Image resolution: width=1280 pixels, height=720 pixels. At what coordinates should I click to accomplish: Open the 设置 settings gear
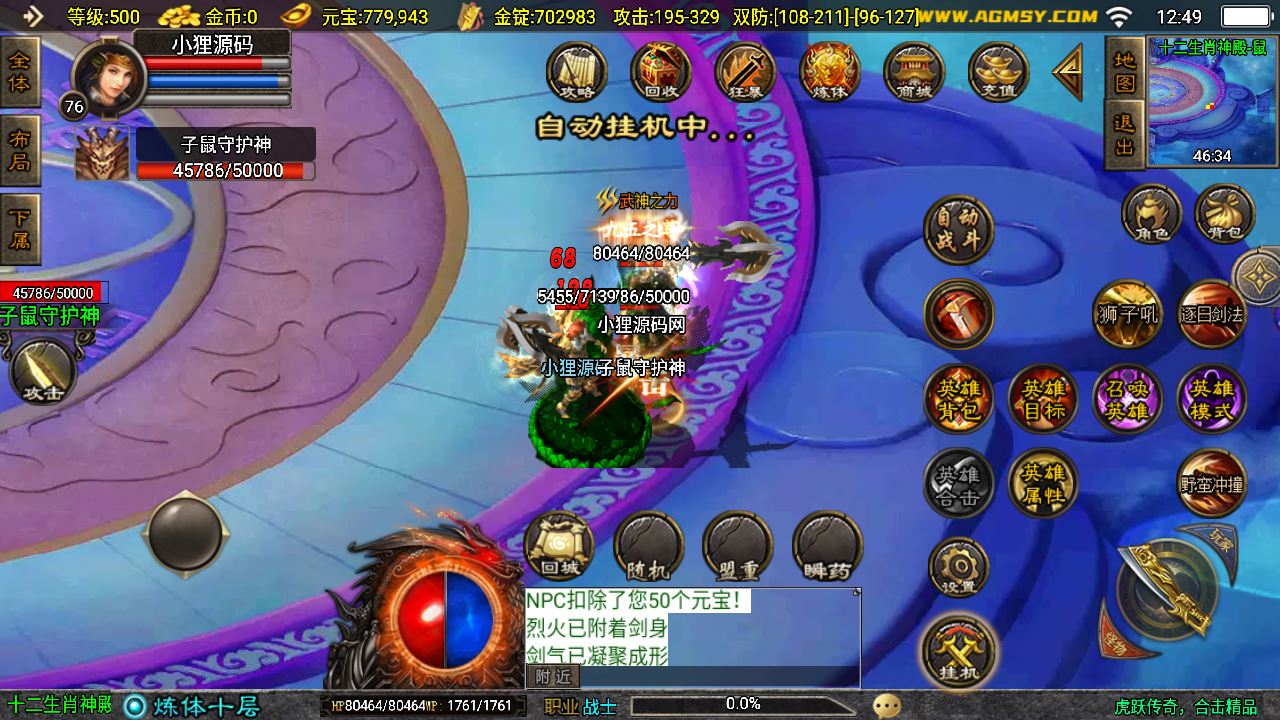point(958,567)
